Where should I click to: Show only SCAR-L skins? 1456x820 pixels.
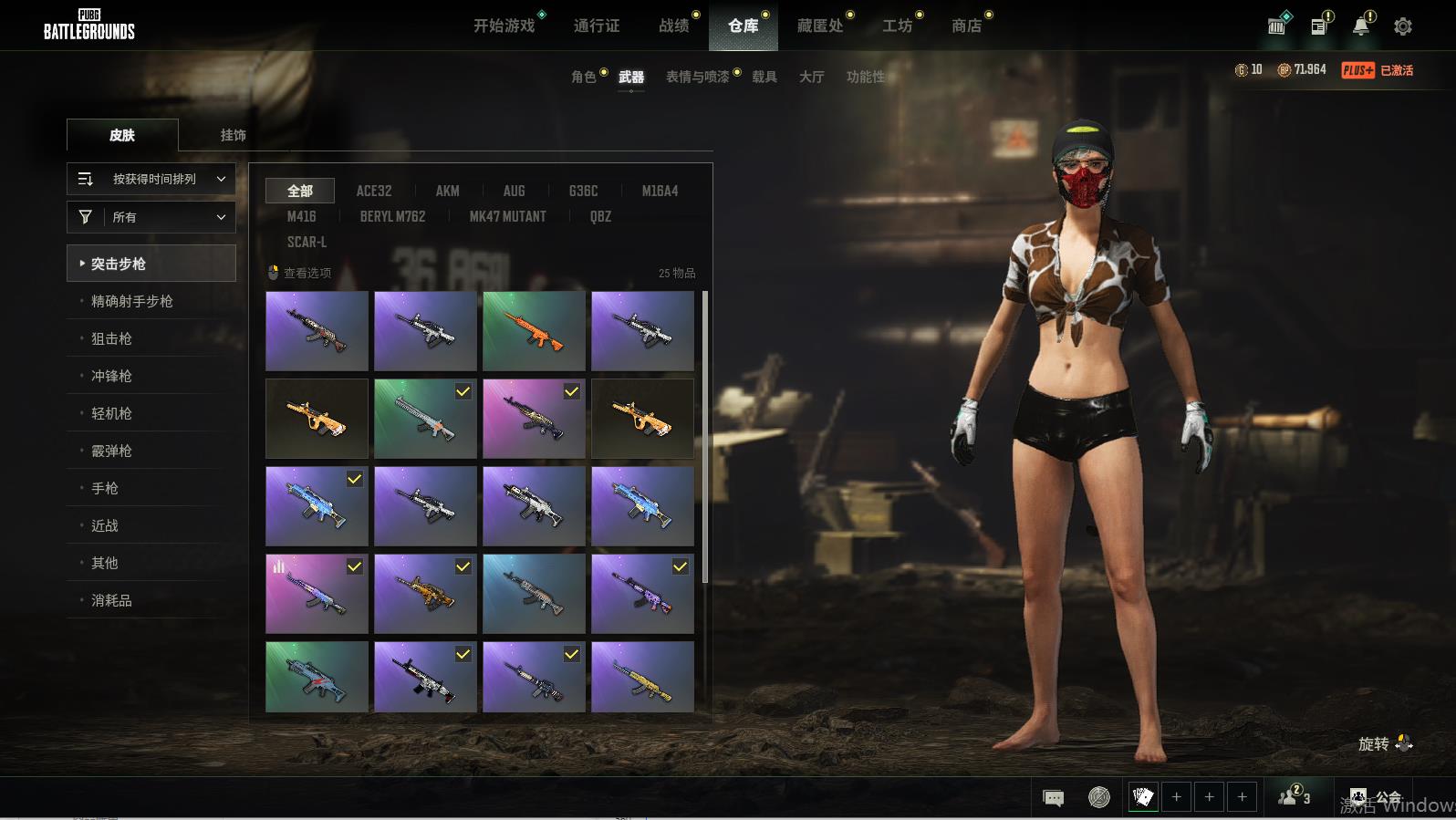[307, 242]
